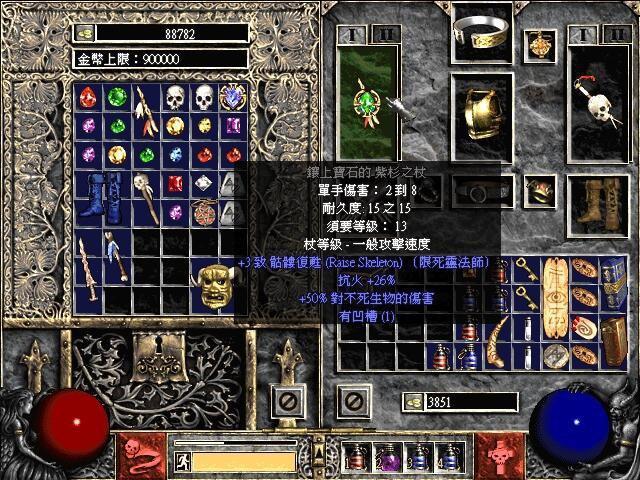The height and width of the screenshot is (480, 640).
Task: Pick the feathered wand in stash's top row
Action: [x=147, y=111]
